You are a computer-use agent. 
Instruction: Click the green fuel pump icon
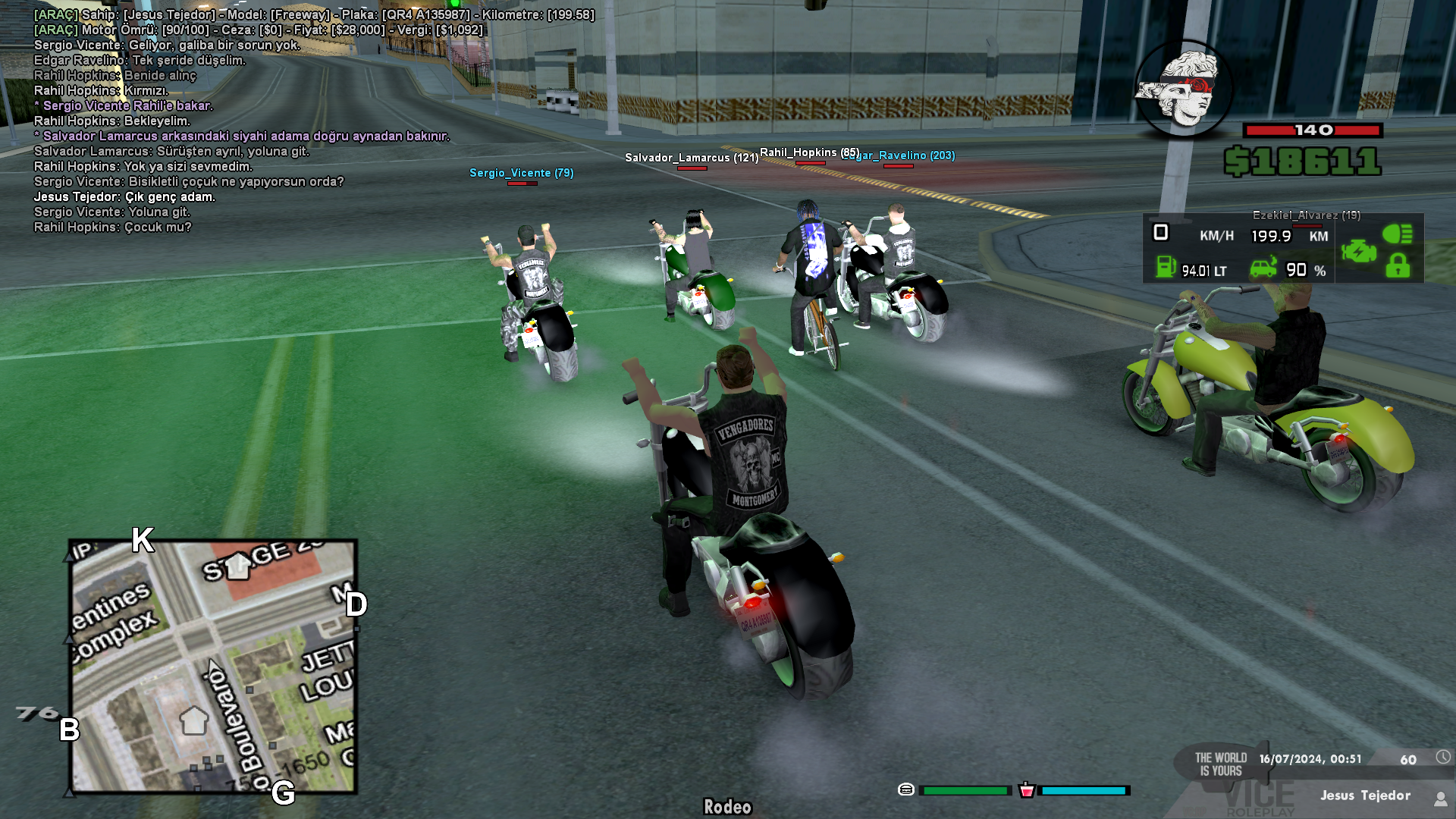click(1166, 267)
